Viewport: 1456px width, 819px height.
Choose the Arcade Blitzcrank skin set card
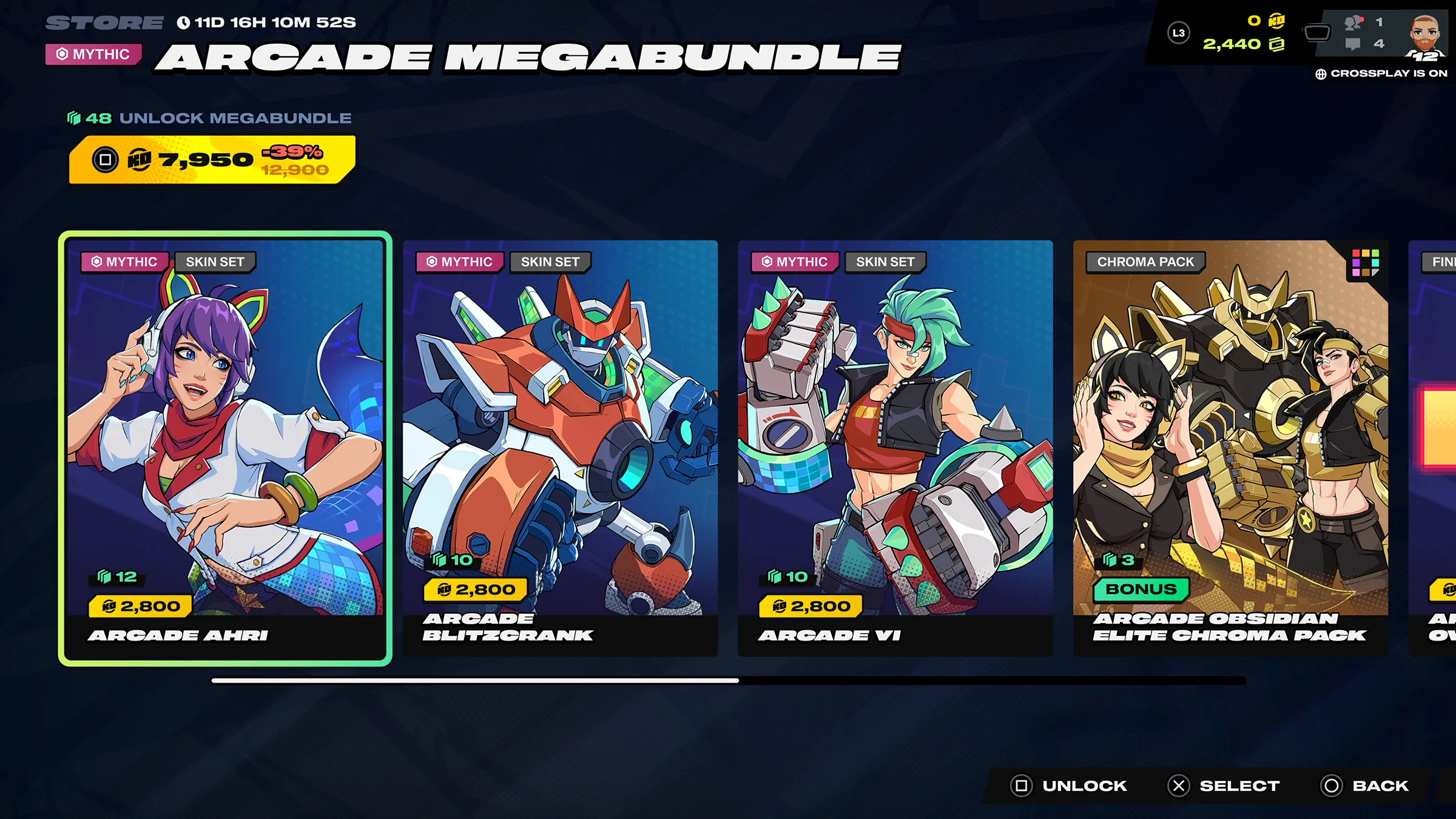(560, 448)
